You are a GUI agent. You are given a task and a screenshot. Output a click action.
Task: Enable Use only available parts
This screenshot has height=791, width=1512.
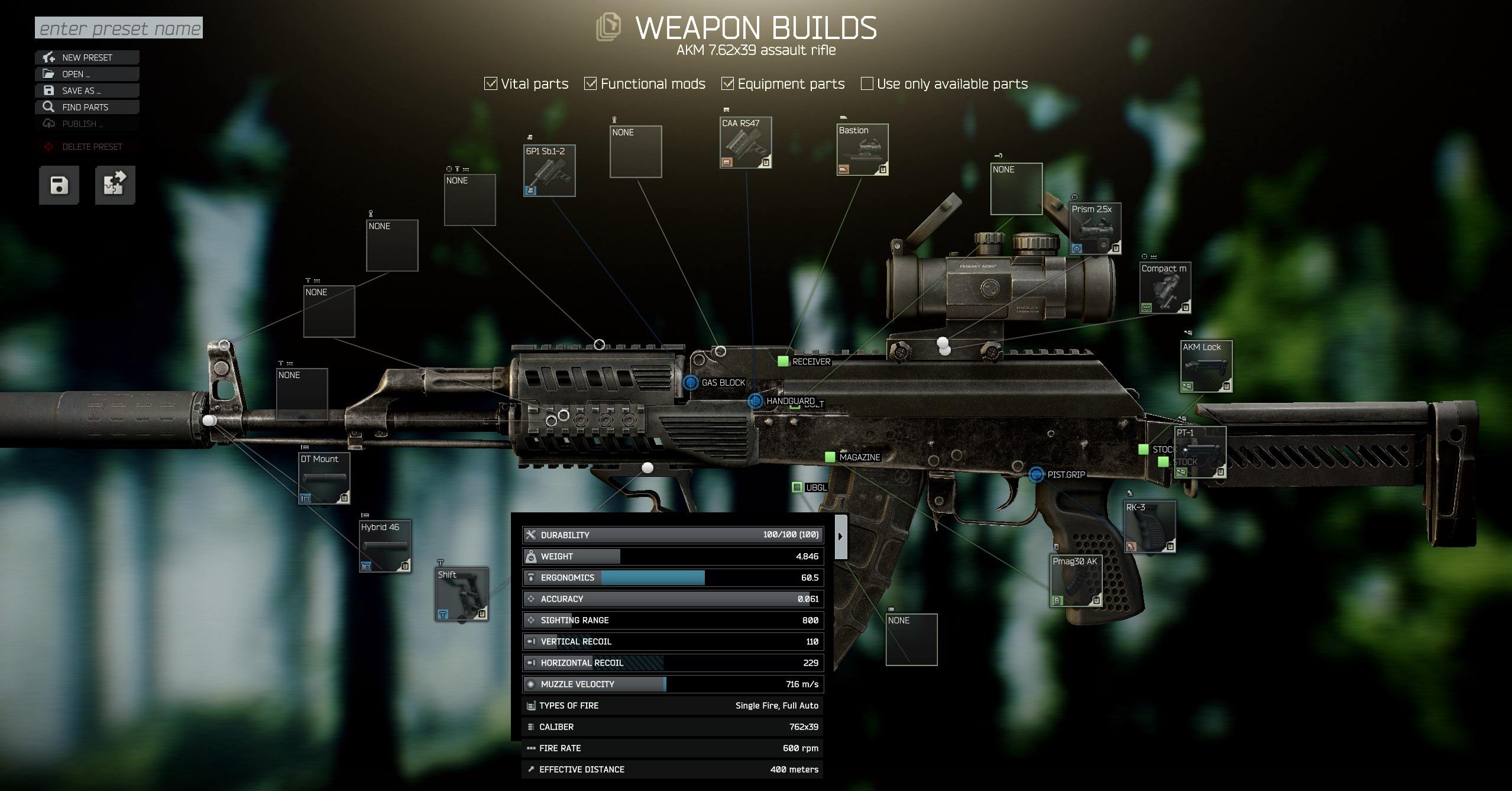867,84
